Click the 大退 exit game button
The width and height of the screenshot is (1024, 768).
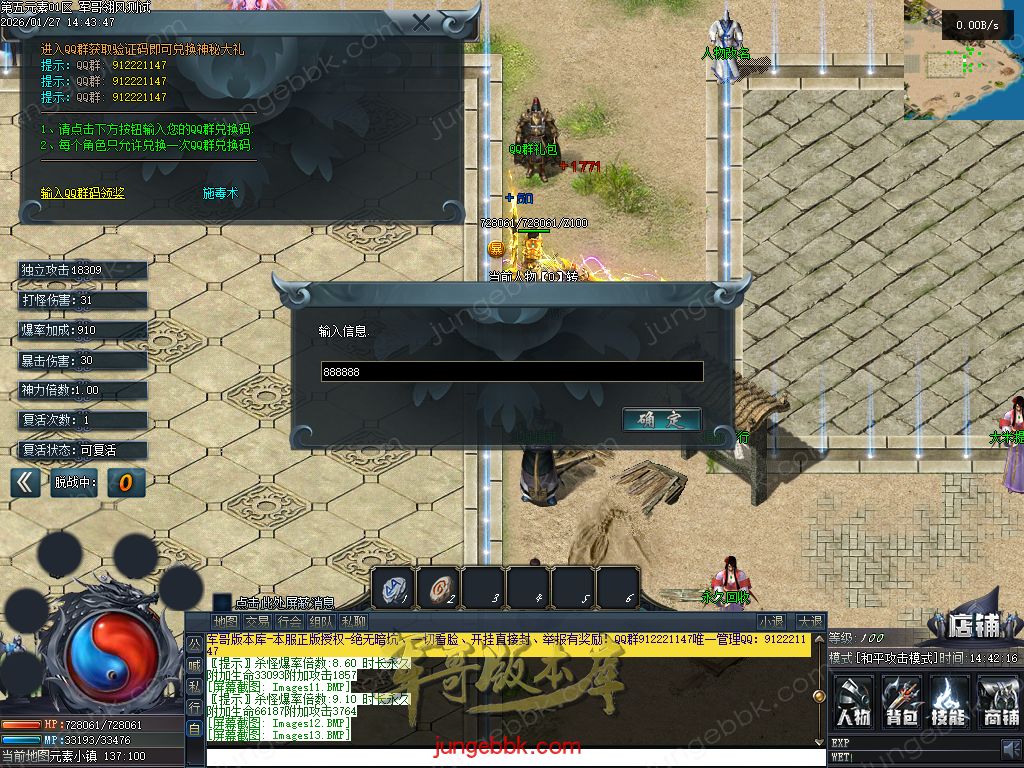tap(810, 622)
